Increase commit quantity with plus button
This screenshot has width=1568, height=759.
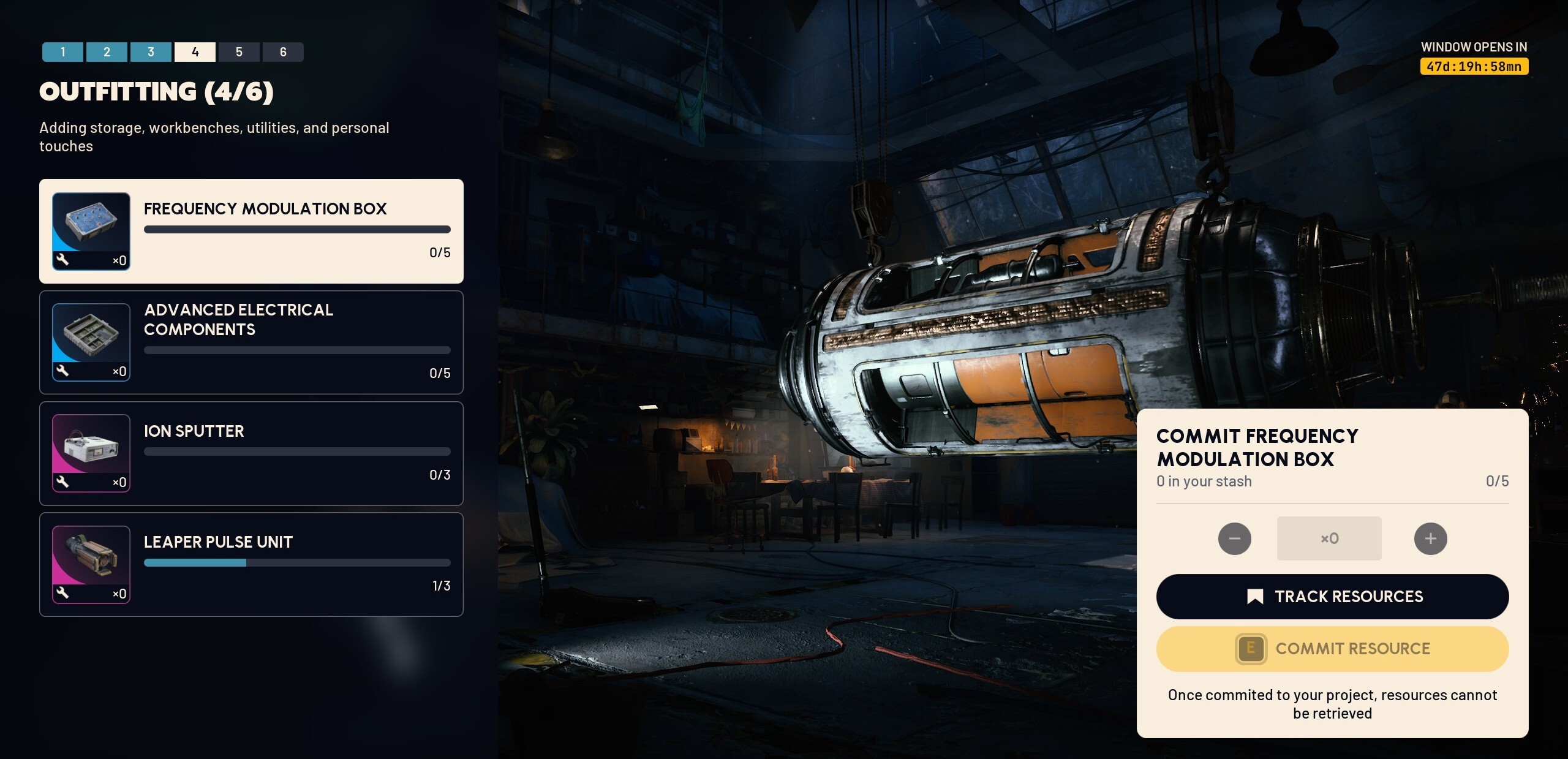click(1430, 538)
